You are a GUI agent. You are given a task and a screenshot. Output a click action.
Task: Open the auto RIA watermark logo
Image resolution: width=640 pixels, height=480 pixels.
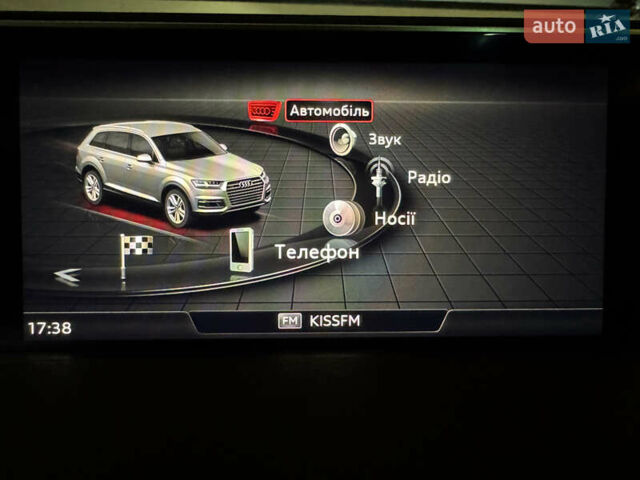[577, 27]
